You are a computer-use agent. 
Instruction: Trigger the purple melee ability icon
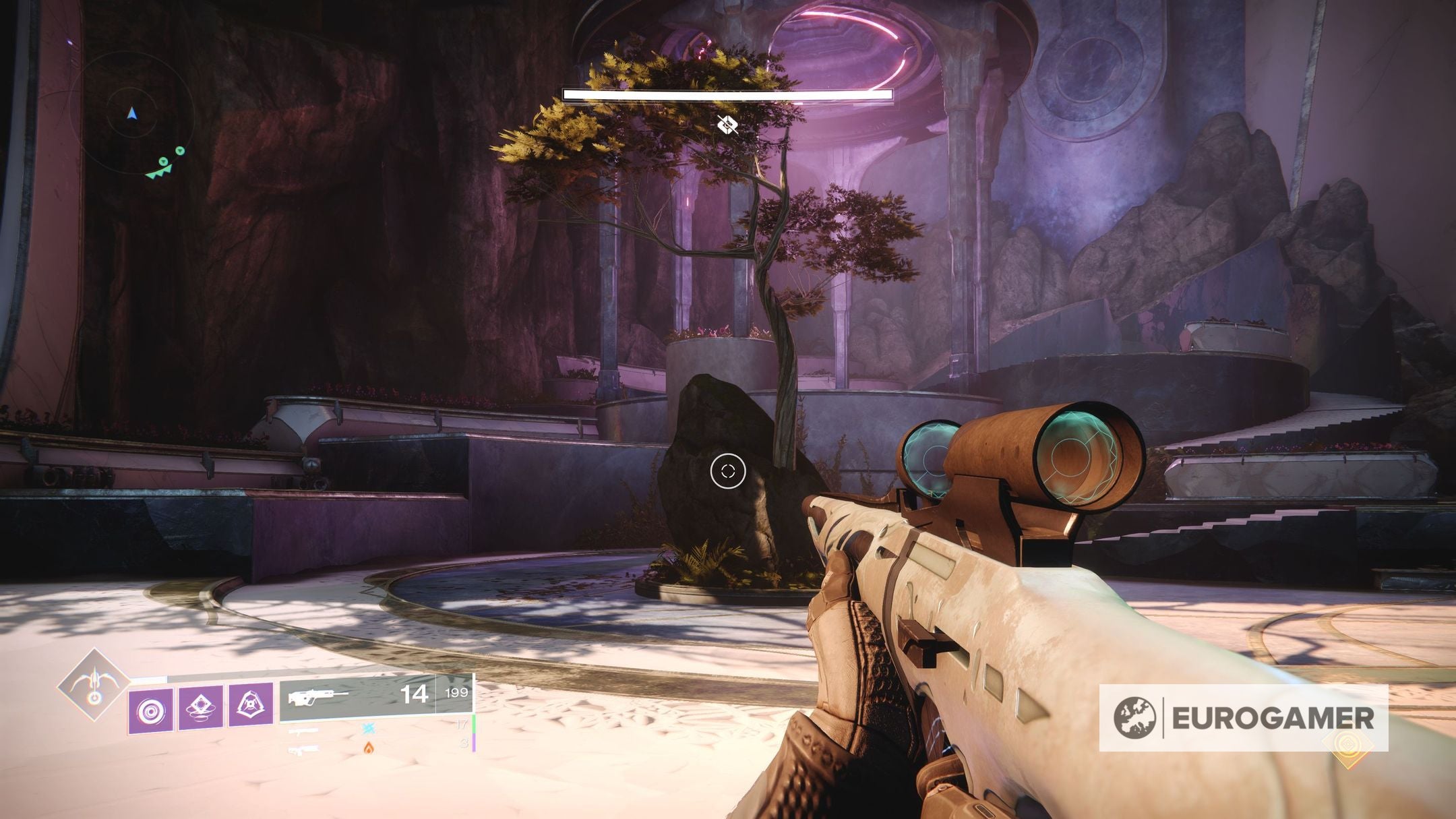pyautogui.click(x=202, y=706)
